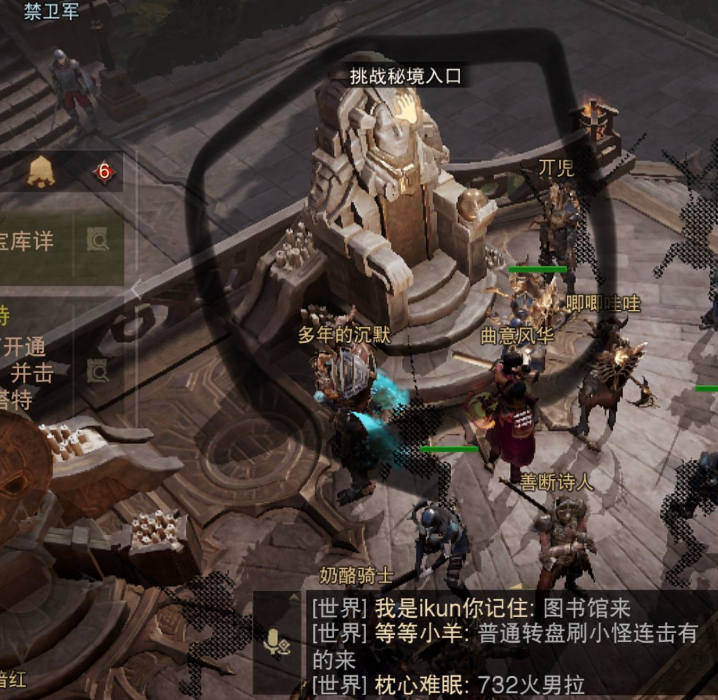
Task: Select the 开通 并击 quest tracker entry
Action: [x=32, y=360]
